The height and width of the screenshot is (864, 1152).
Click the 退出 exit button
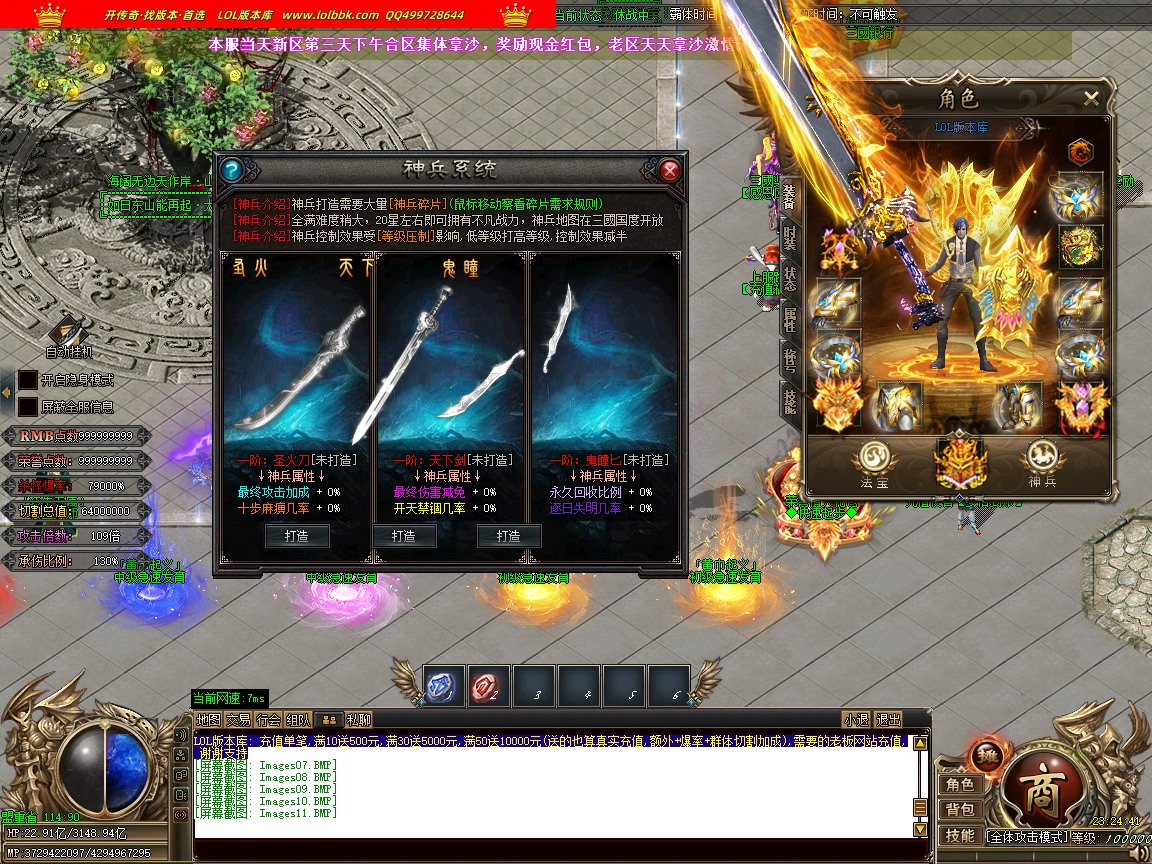pos(888,719)
